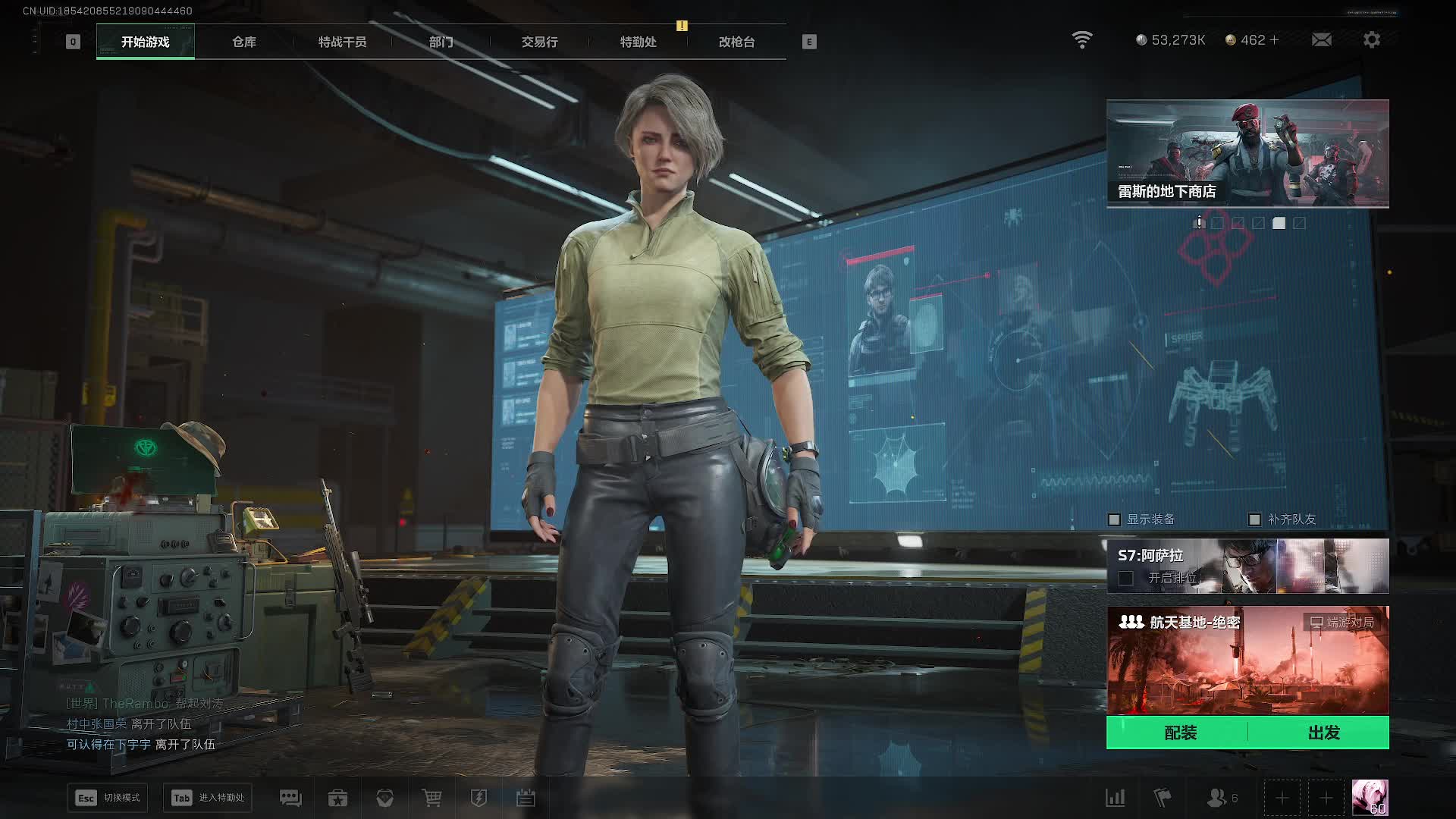Open the chat bubble icon
Screen dimensions: 1456x819
[x=290, y=798]
